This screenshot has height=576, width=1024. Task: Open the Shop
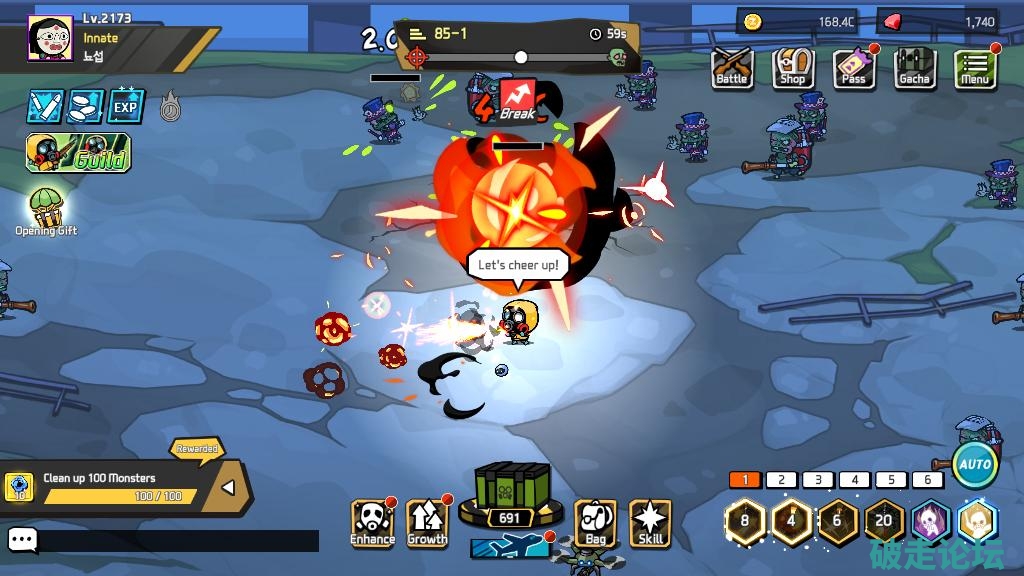(x=793, y=68)
